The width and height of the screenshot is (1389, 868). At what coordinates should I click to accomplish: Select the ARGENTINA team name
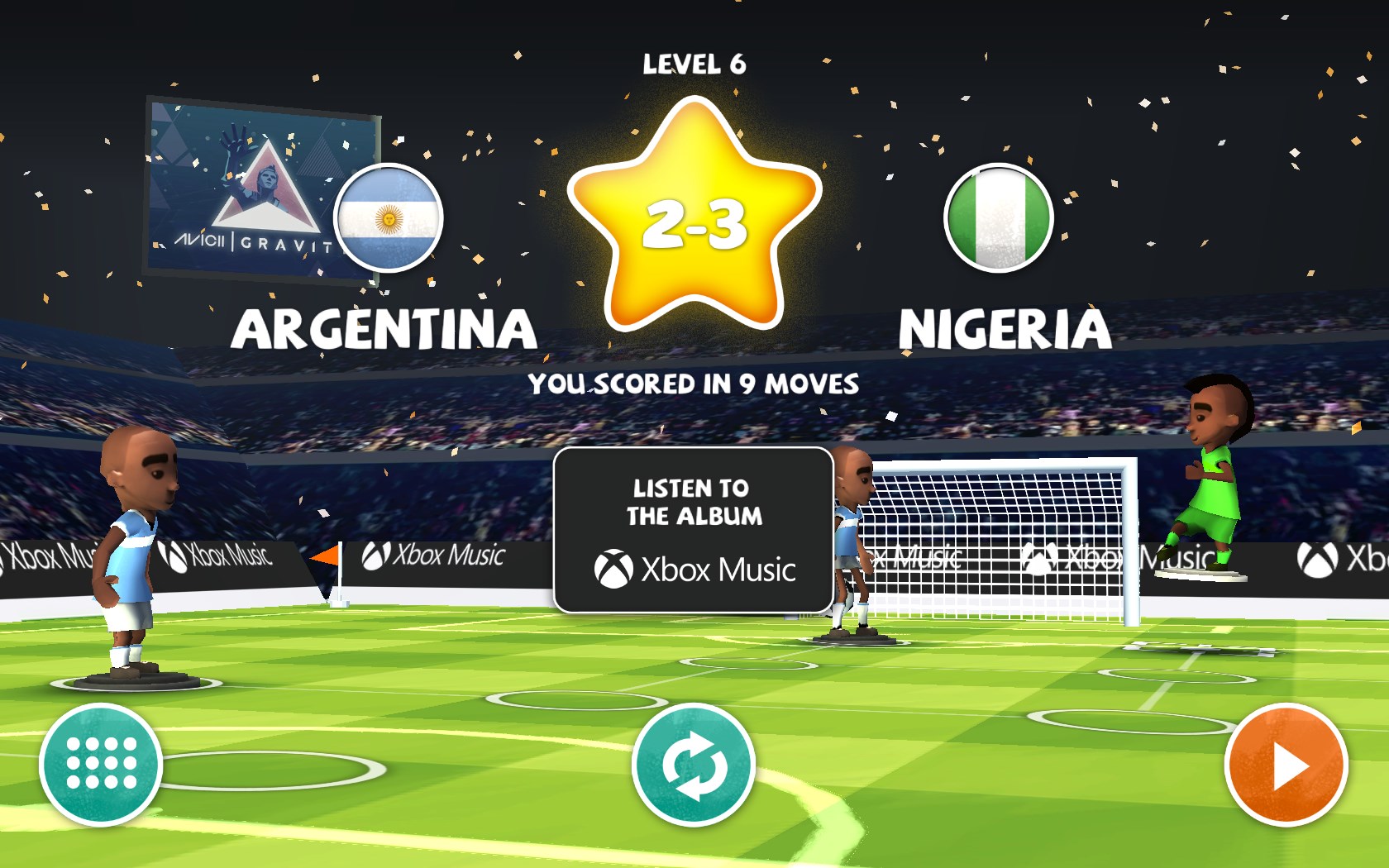[385, 327]
